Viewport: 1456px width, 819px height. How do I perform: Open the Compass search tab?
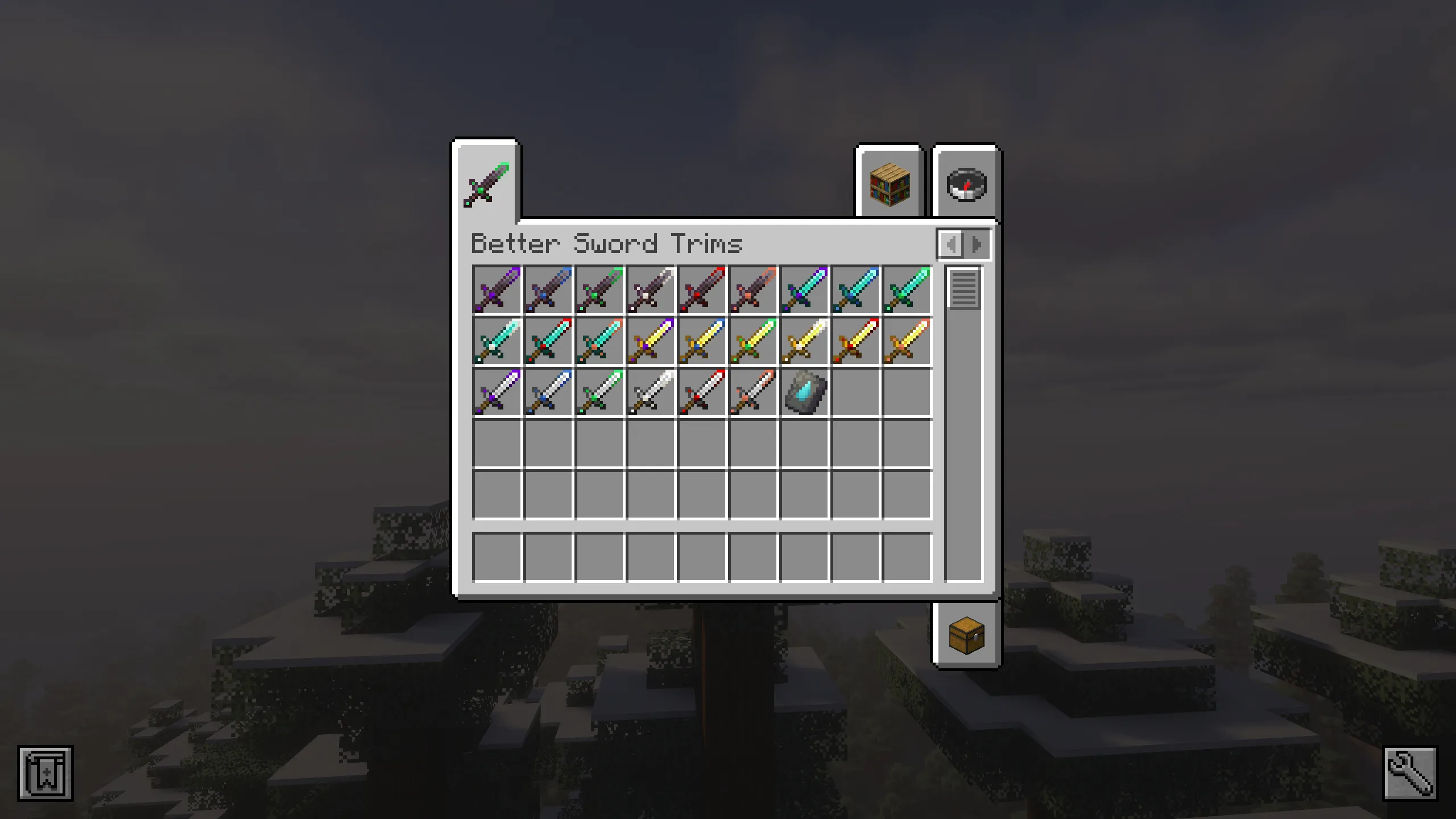point(967,184)
